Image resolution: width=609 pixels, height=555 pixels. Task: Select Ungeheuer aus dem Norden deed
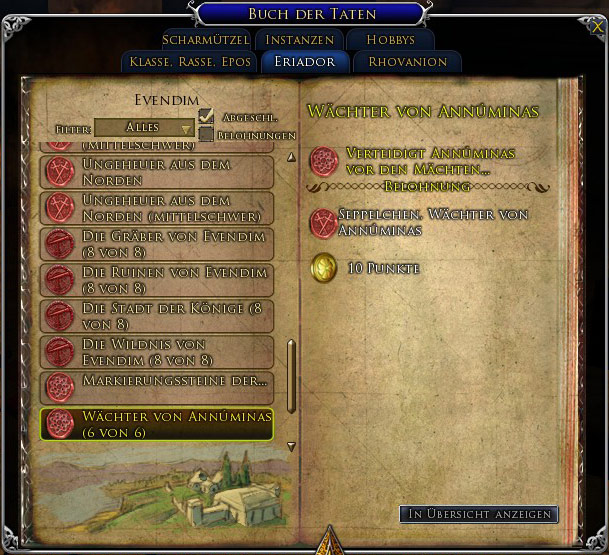159,171
